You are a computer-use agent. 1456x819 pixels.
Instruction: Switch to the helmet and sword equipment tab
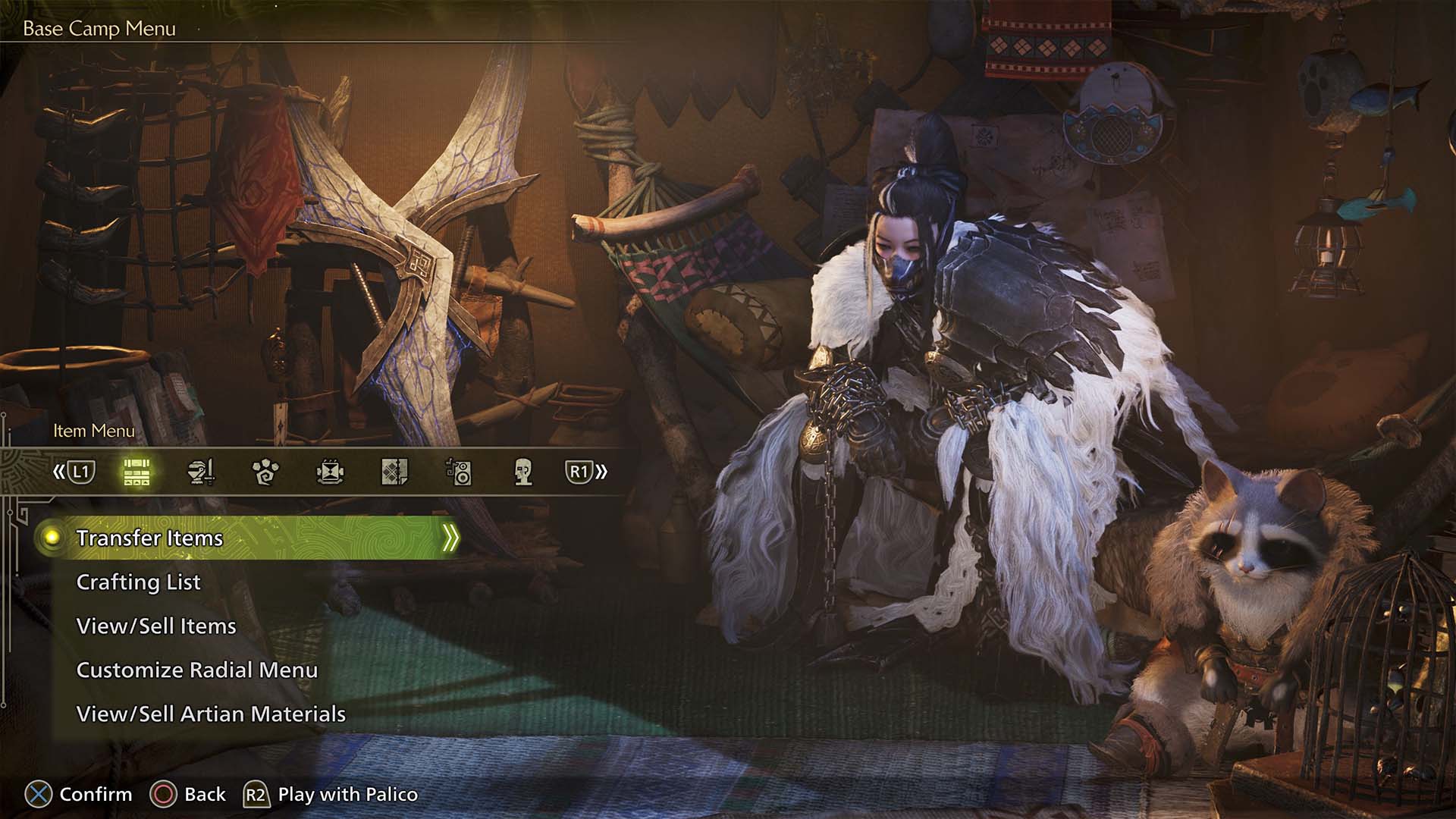[x=201, y=472]
